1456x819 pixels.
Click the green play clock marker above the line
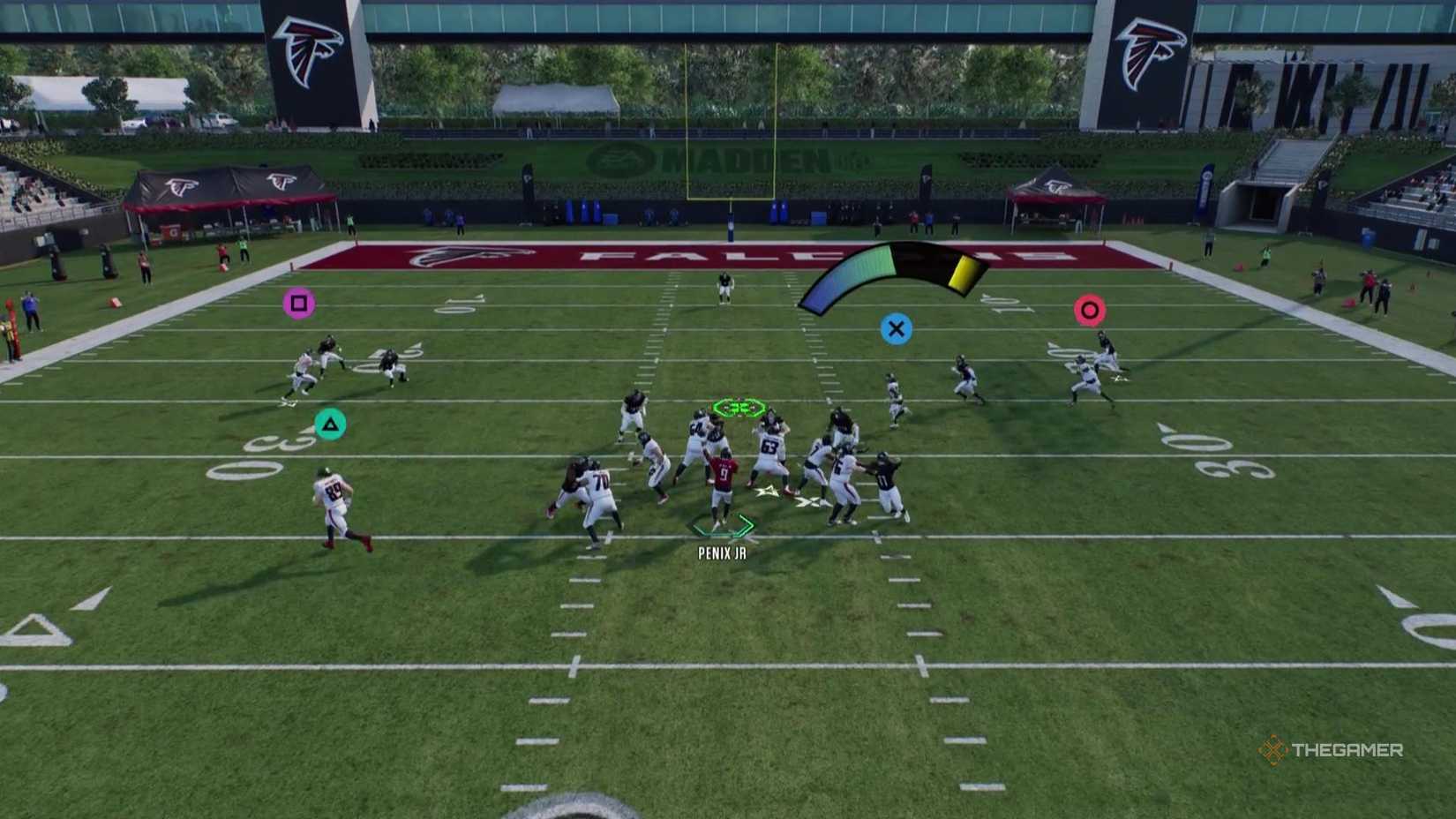point(738,409)
